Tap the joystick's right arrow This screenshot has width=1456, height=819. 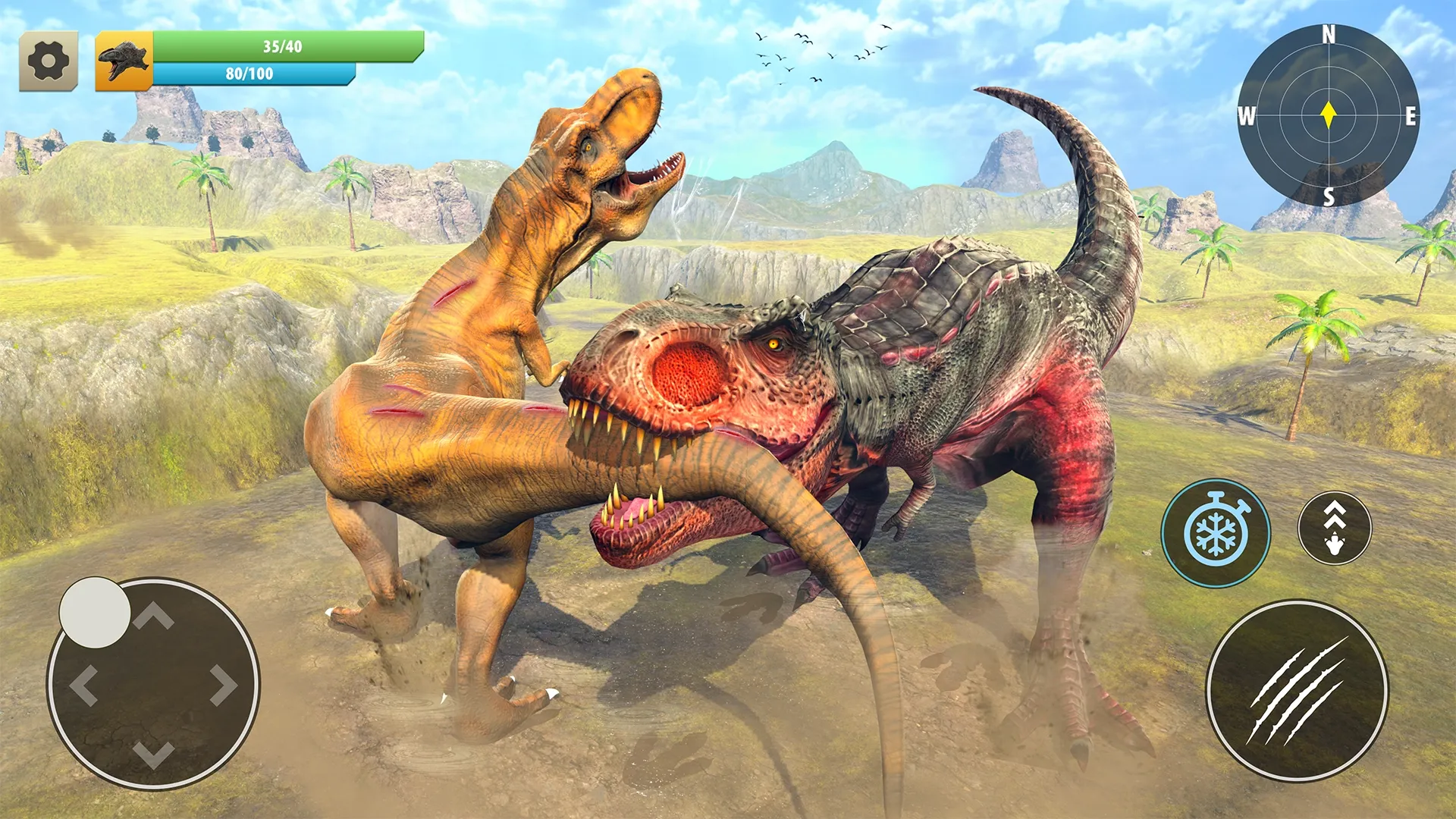click(x=223, y=686)
